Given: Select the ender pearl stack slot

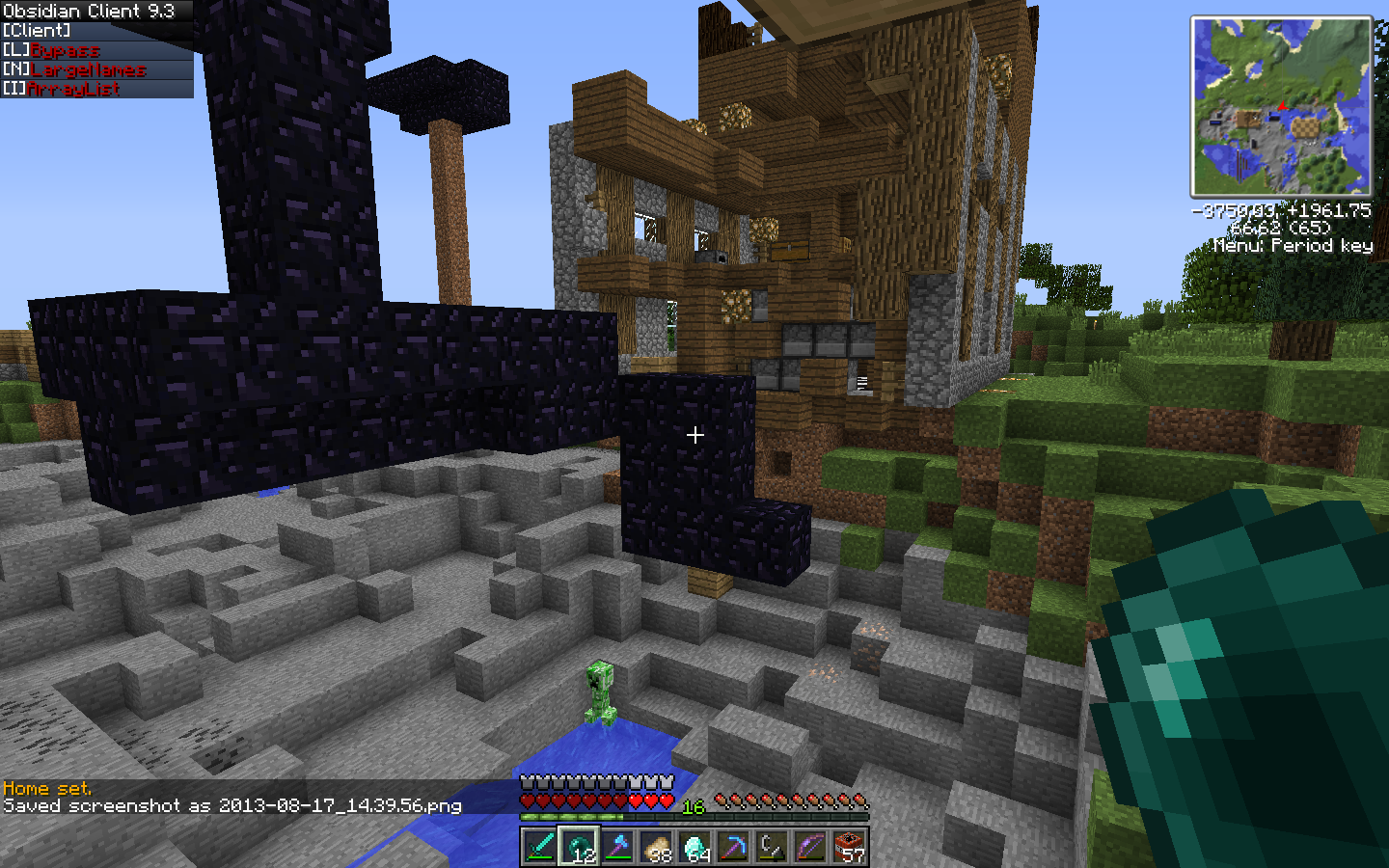Looking at the screenshot, I should point(579,847).
